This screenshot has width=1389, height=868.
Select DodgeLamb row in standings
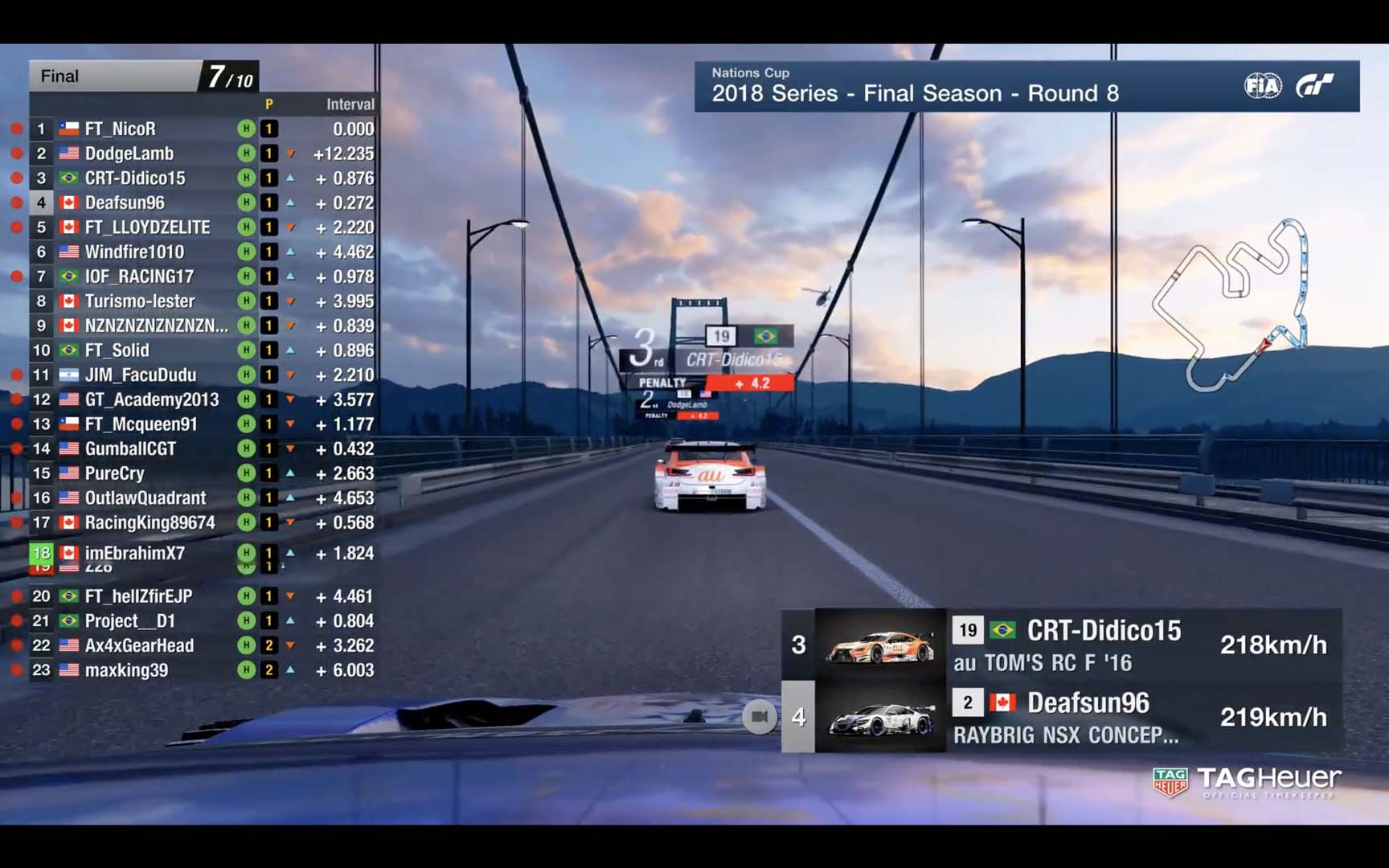(129, 154)
